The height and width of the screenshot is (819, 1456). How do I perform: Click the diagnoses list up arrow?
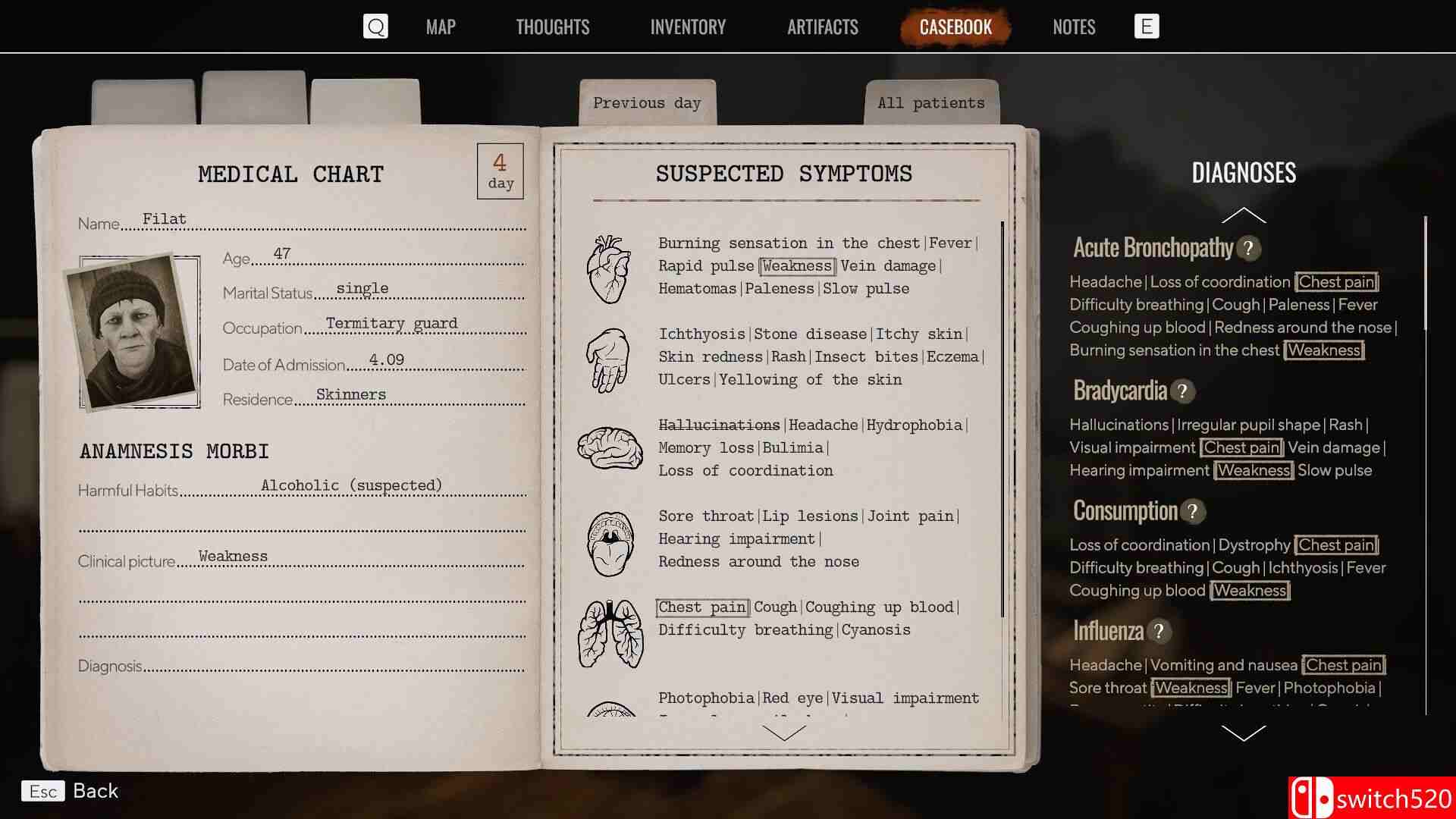click(x=1244, y=216)
